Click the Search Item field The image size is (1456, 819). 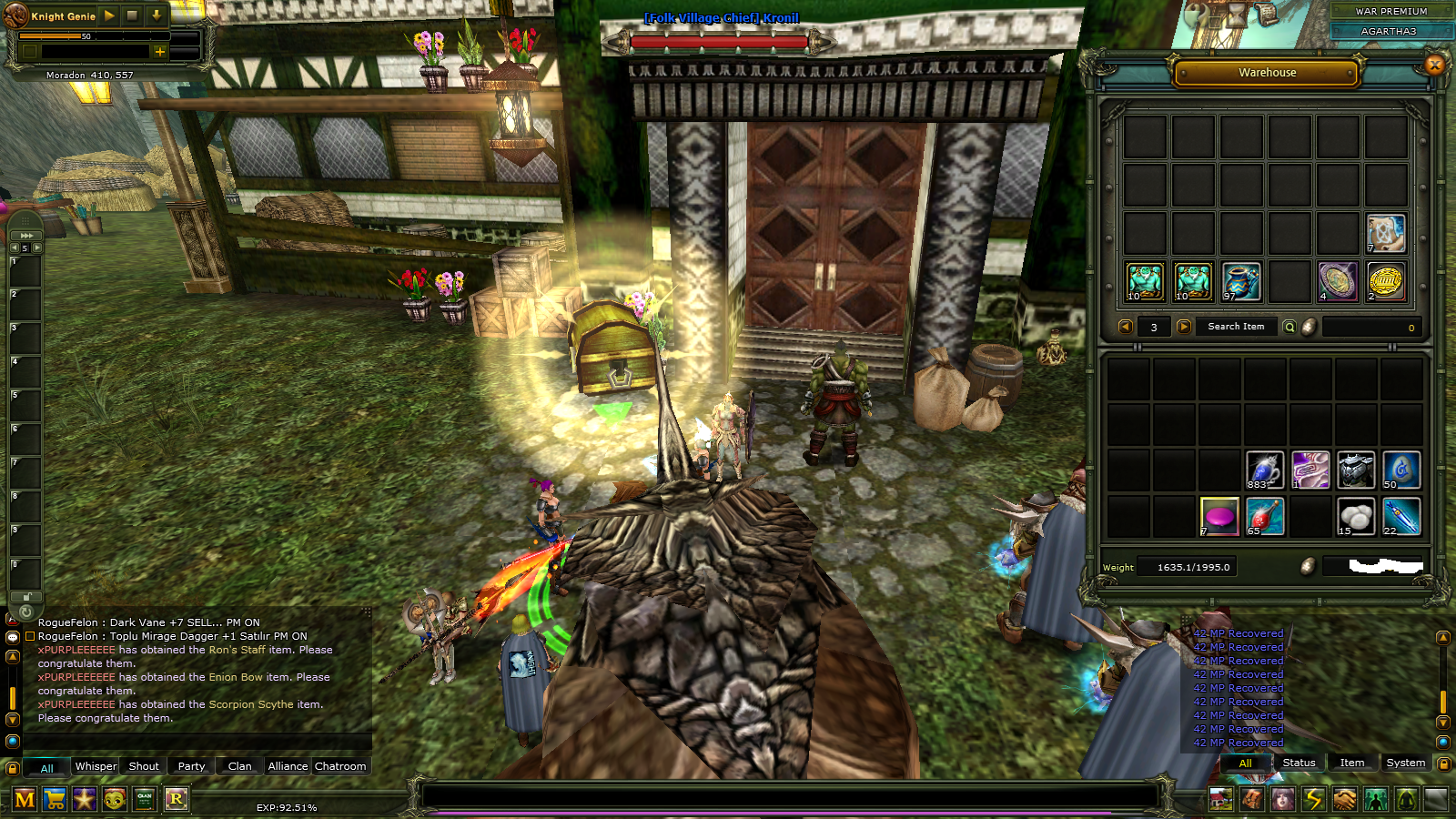1236,327
